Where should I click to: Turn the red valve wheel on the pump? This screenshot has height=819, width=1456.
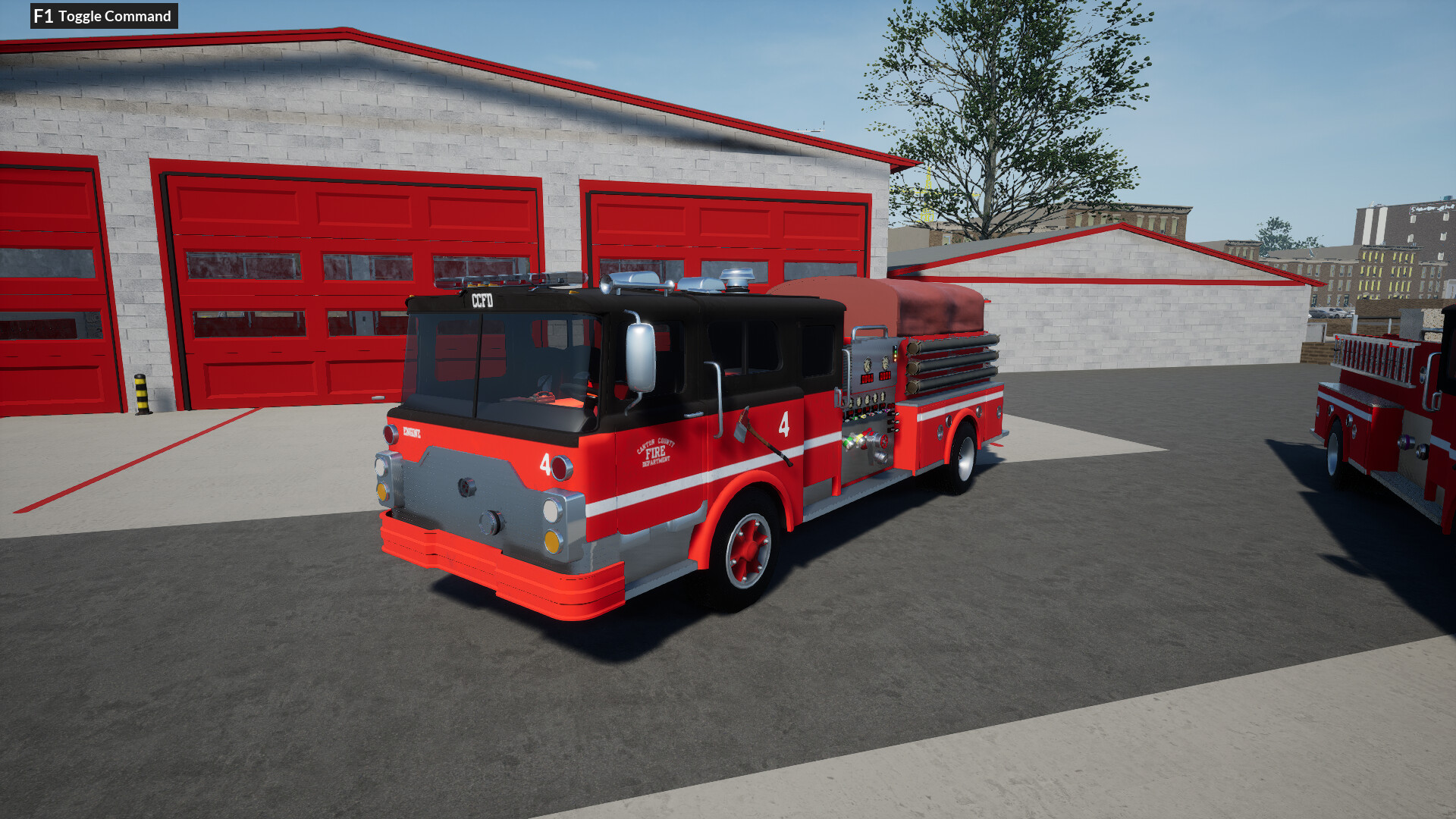pyautogui.click(x=883, y=441)
